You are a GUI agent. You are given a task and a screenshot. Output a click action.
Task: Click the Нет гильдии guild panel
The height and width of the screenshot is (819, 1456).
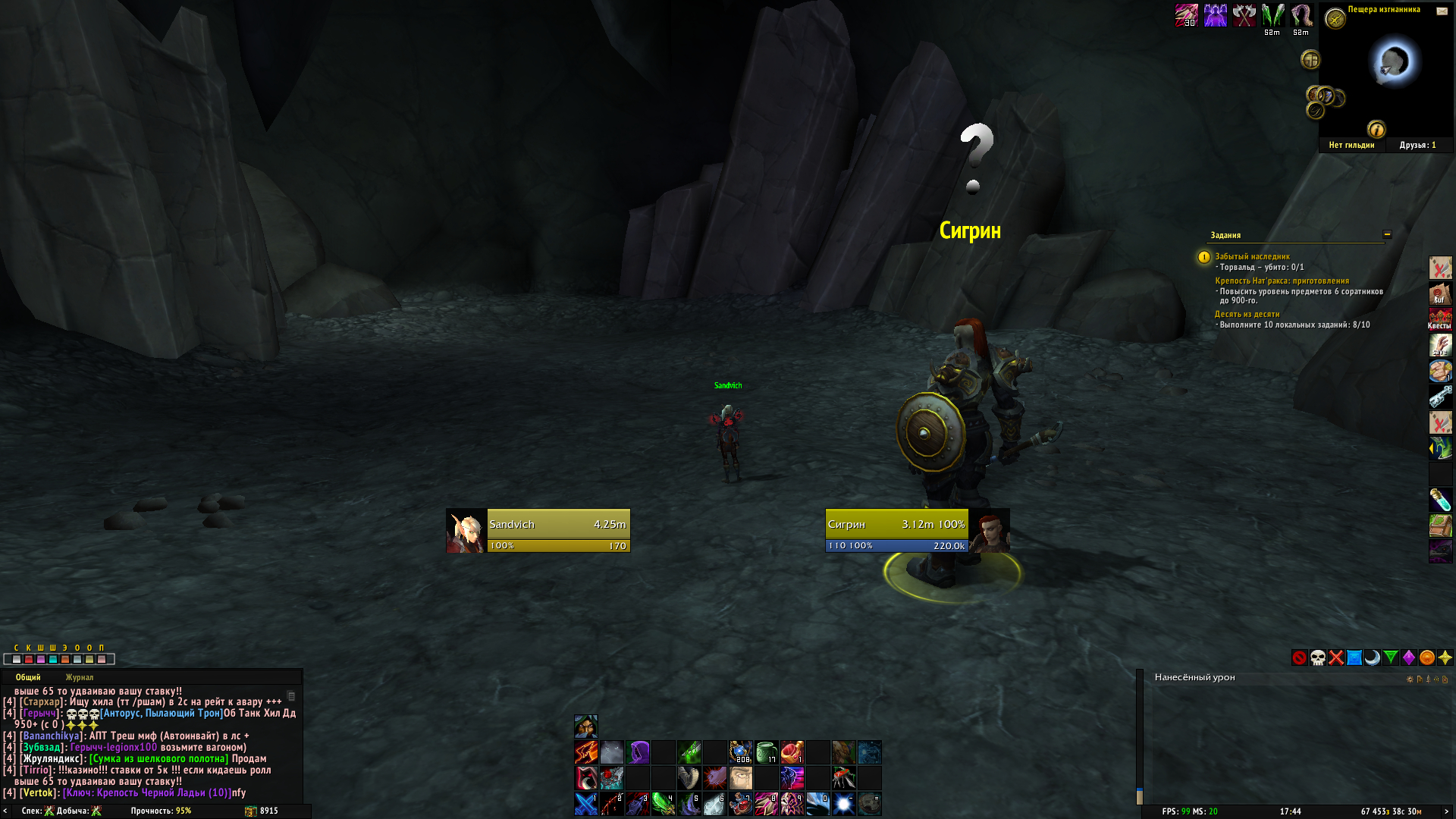click(x=1351, y=145)
